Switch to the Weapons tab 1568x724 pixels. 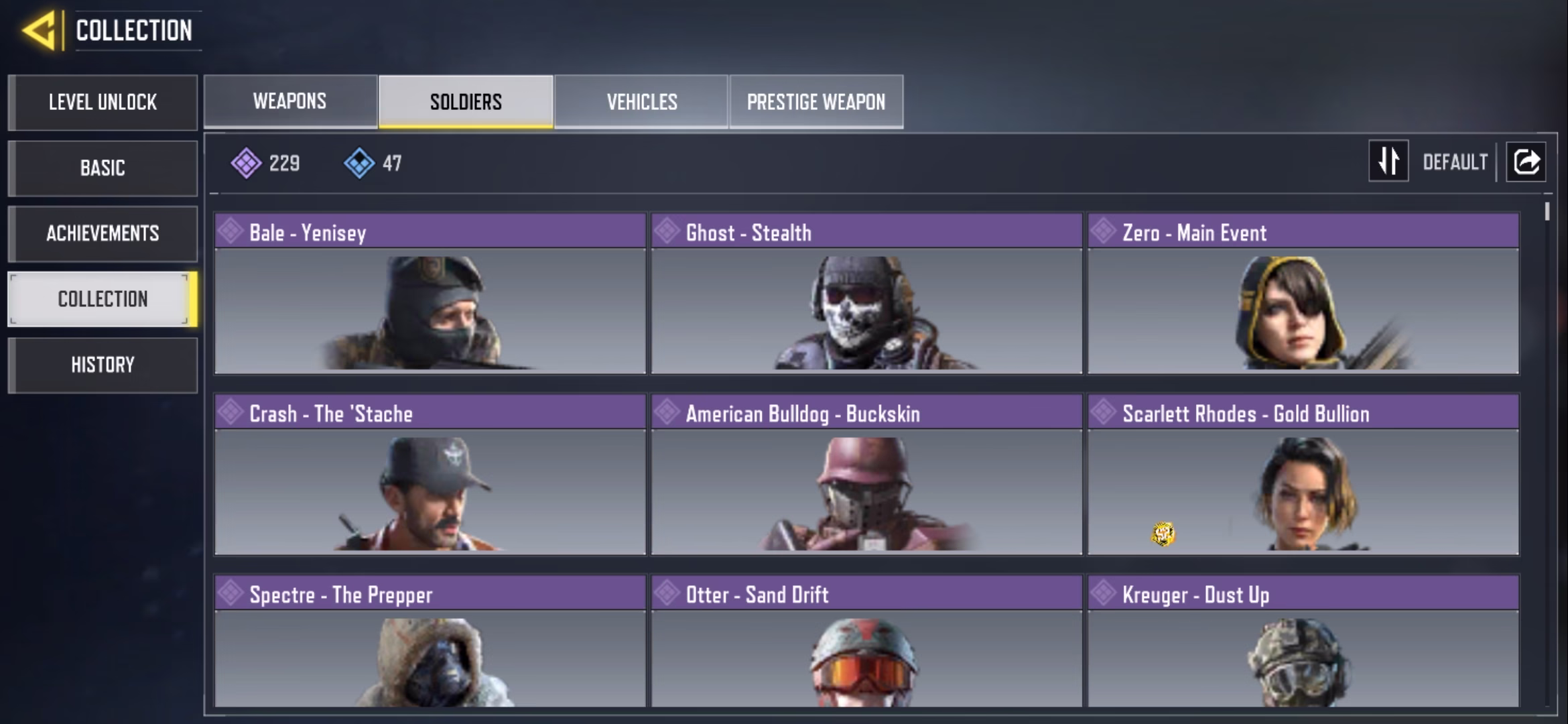(290, 101)
